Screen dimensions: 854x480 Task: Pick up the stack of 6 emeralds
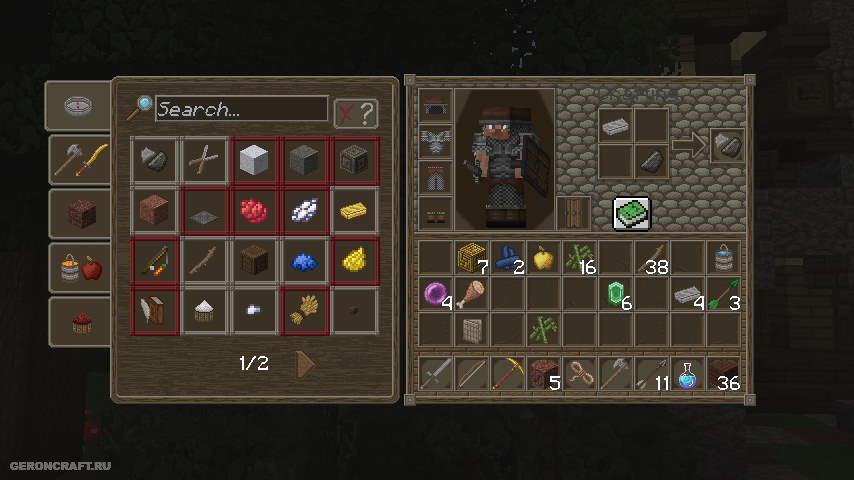point(617,294)
